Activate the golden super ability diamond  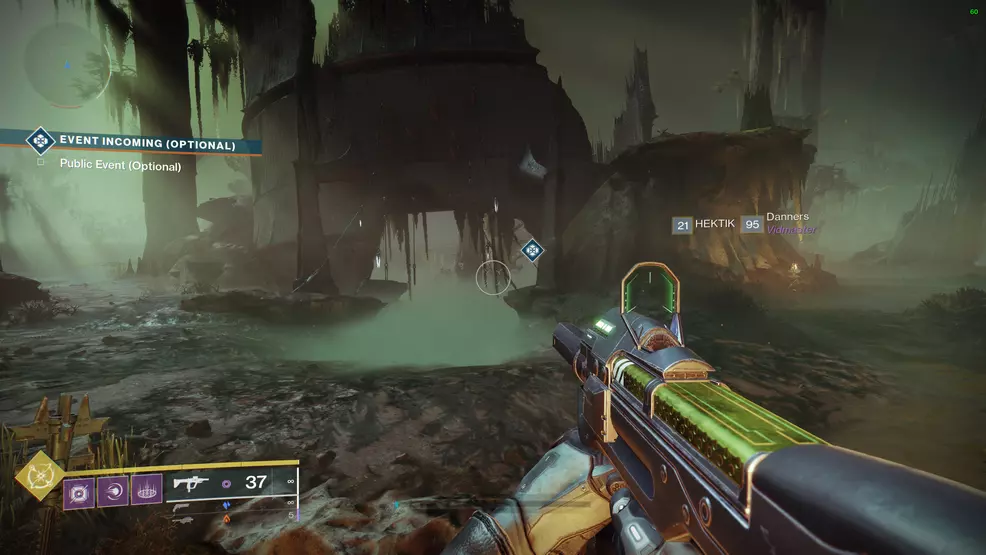click(39, 477)
